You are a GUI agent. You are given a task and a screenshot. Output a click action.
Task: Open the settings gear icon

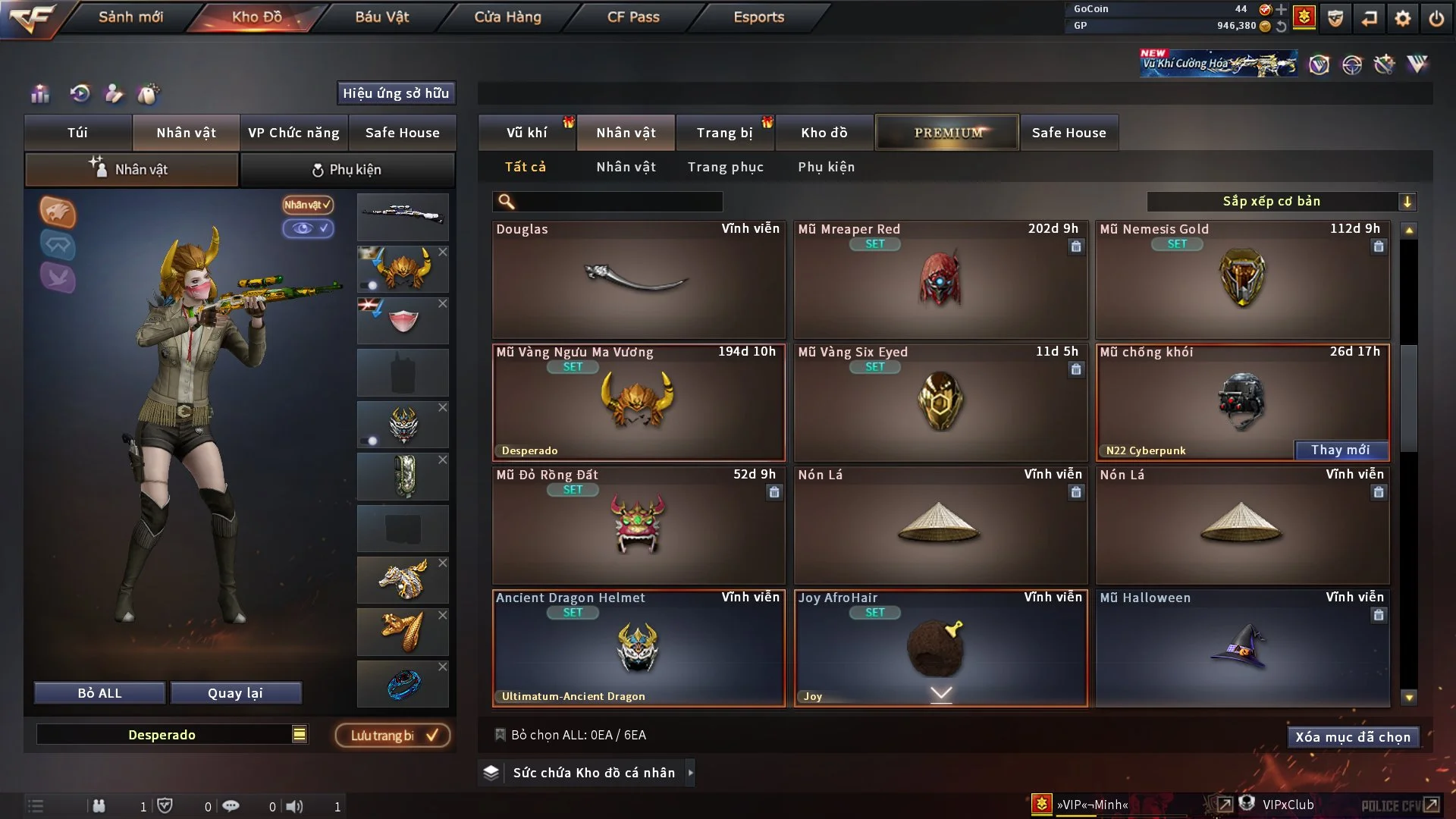coord(1403,18)
